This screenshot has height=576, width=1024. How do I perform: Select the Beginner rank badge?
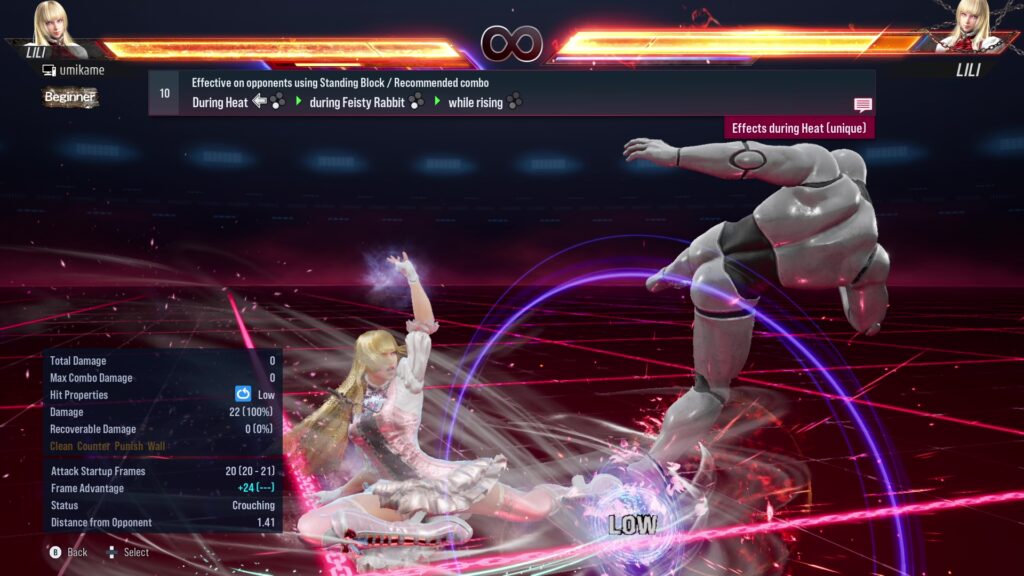(70, 97)
